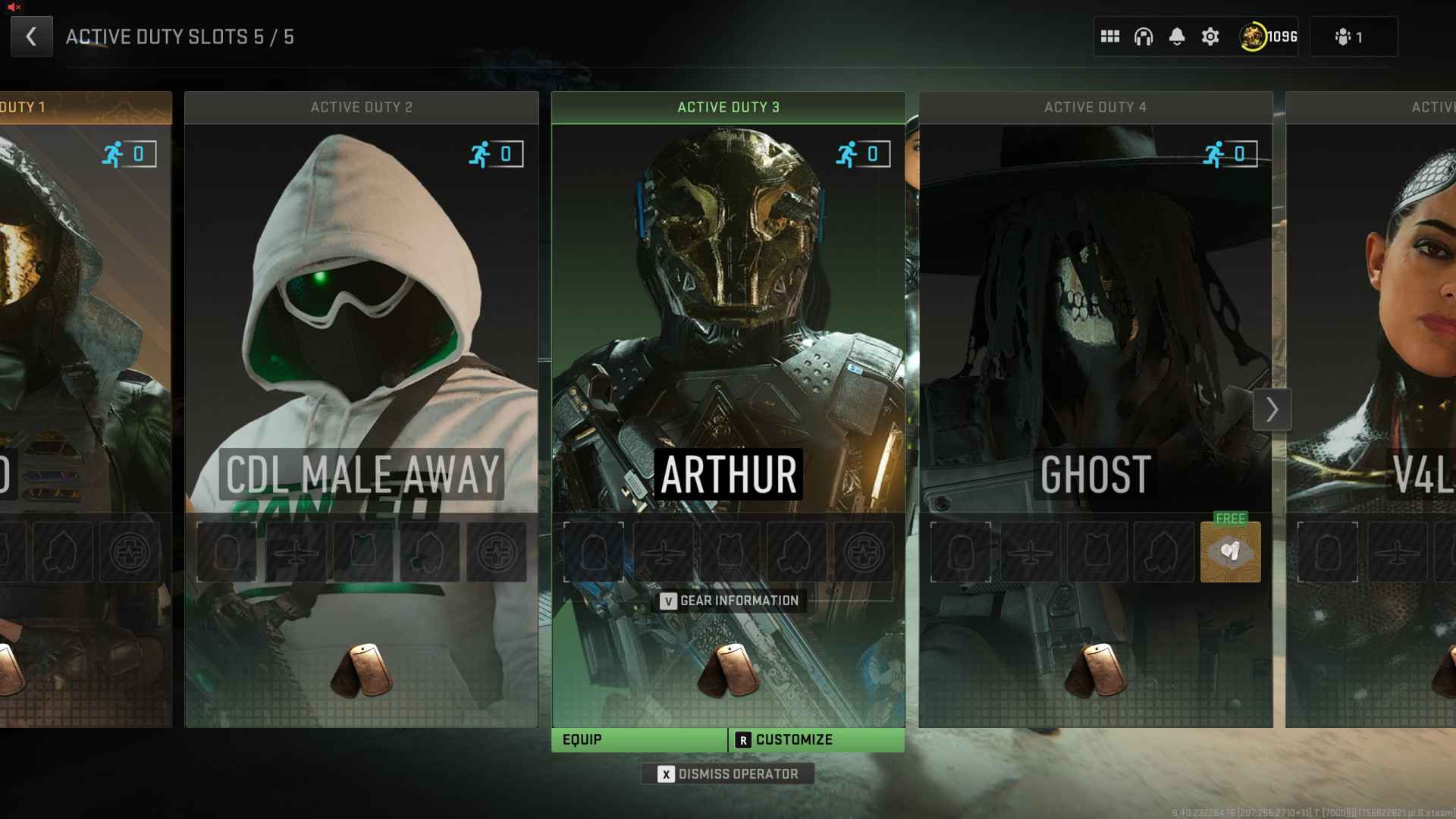Image resolution: width=1456 pixels, height=819 pixels.
Task: Select the V4L operator card
Action: (1373, 341)
